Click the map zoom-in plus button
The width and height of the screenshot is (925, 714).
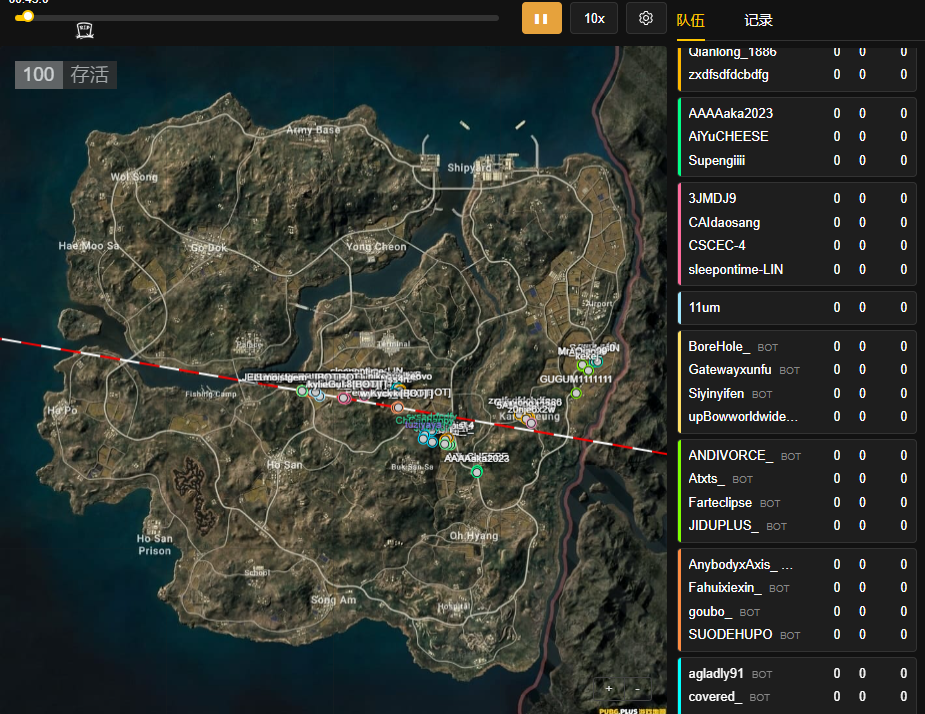tap(609, 688)
